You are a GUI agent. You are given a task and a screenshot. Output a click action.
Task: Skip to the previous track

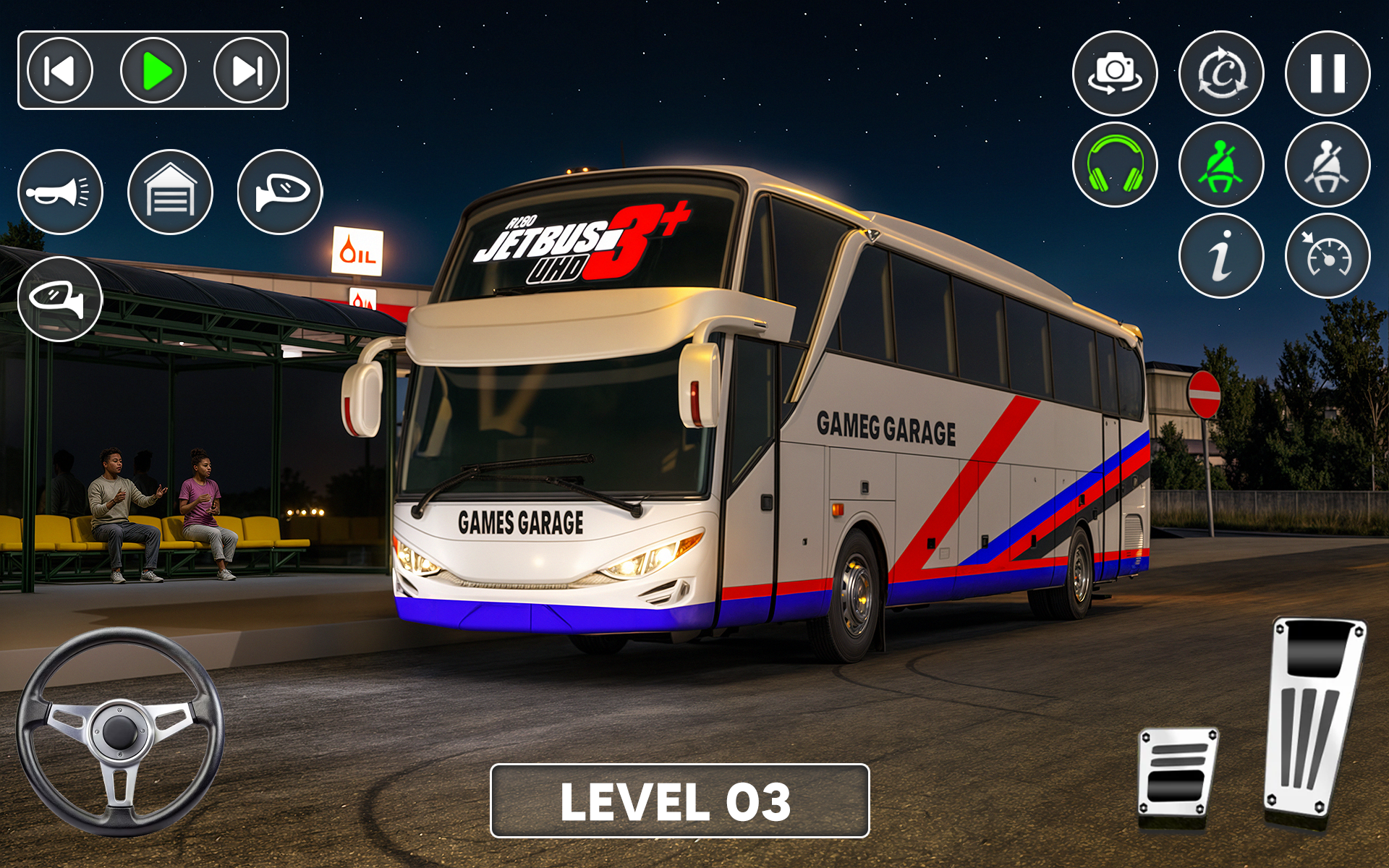point(60,71)
